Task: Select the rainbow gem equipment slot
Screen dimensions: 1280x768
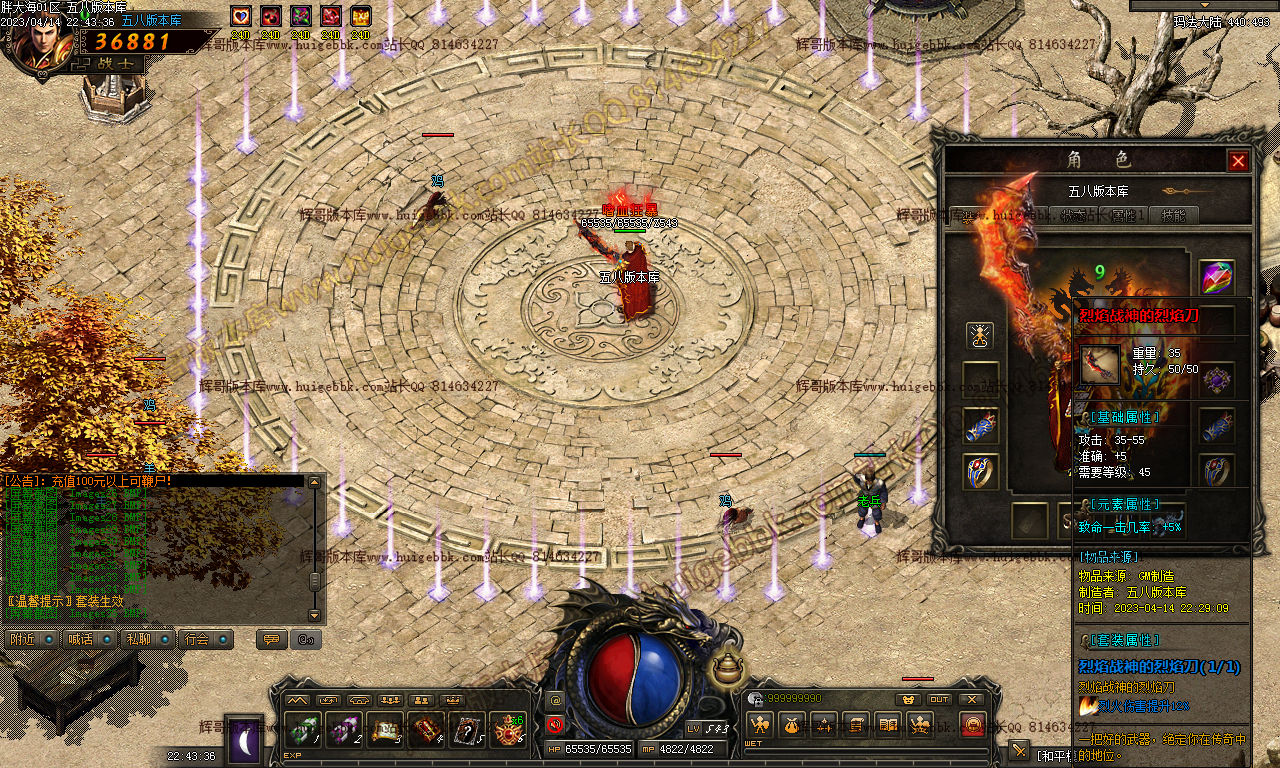Action: (1216, 277)
